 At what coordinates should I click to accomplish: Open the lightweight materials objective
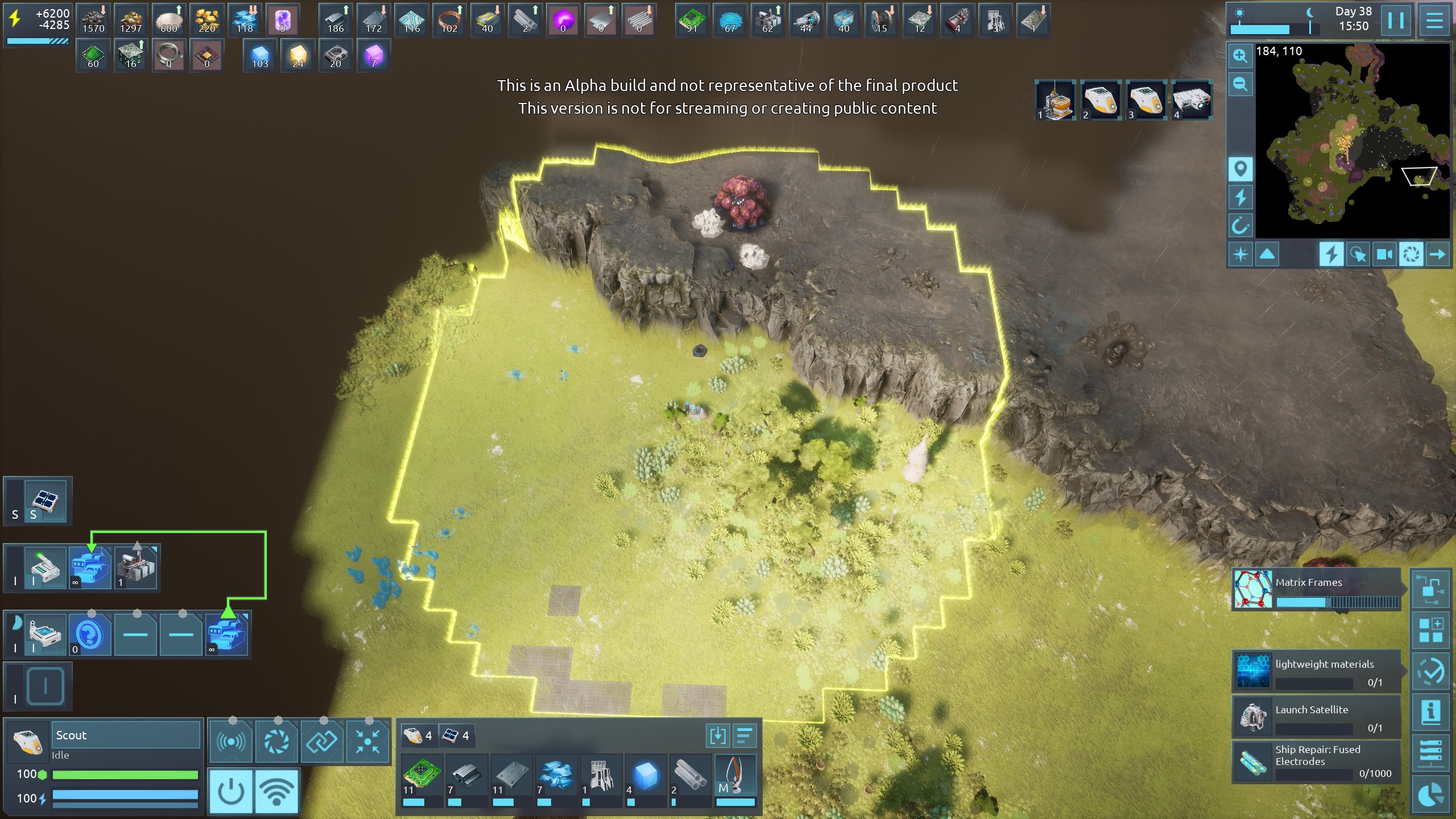point(1316,671)
